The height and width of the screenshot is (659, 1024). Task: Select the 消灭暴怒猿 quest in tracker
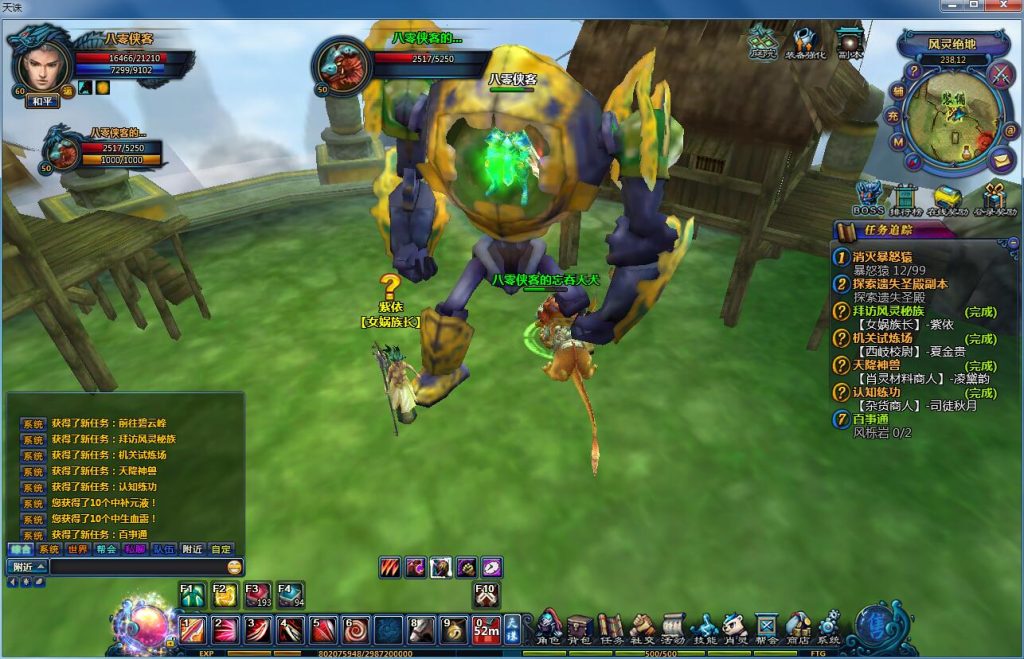pos(881,257)
